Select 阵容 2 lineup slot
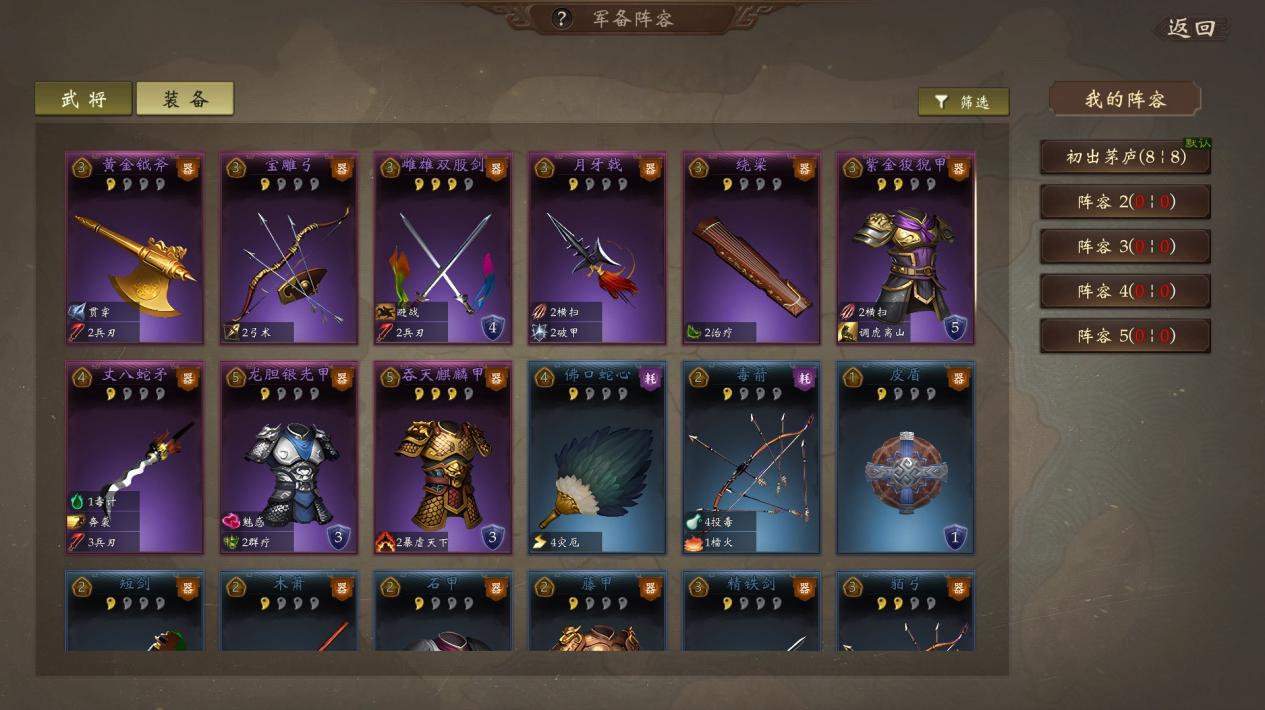Screen dimensions: 1265x710 pyautogui.click(x=1125, y=202)
